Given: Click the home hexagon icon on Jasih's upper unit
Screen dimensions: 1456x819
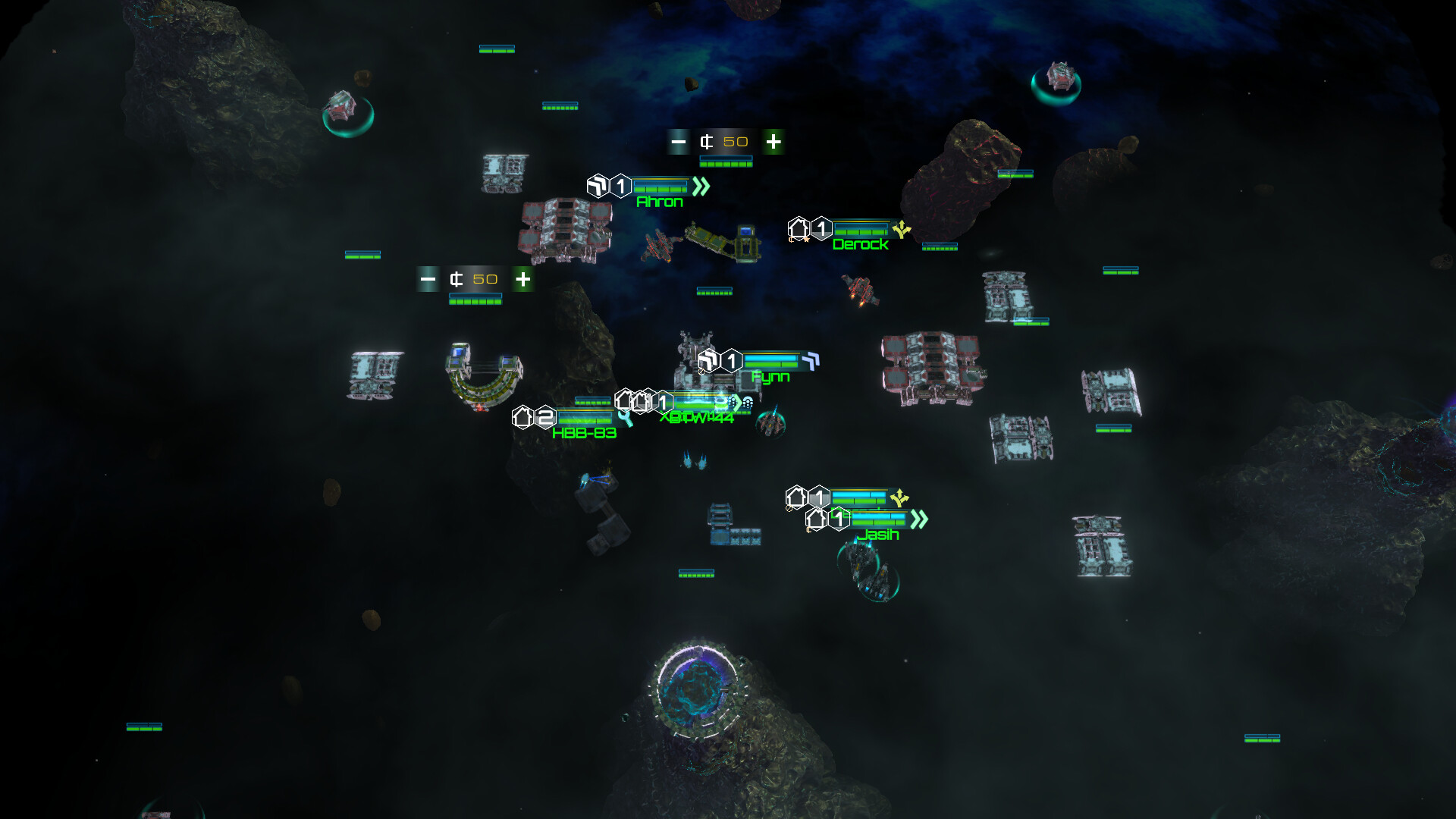Looking at the screenshot, I should pyautogui.click(x=796, y=496).
